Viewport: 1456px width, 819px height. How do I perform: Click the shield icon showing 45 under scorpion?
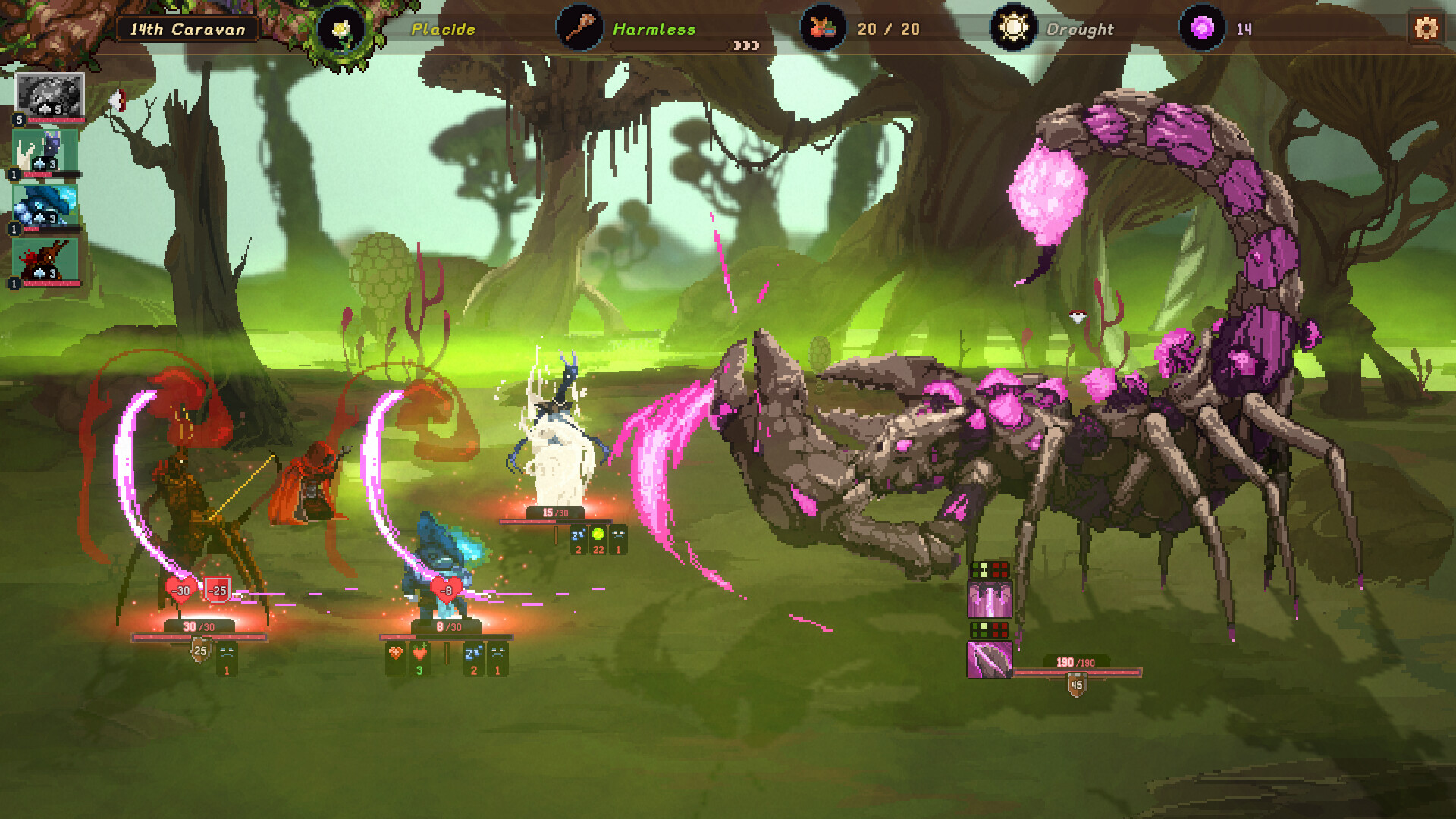coord(1076,686)
